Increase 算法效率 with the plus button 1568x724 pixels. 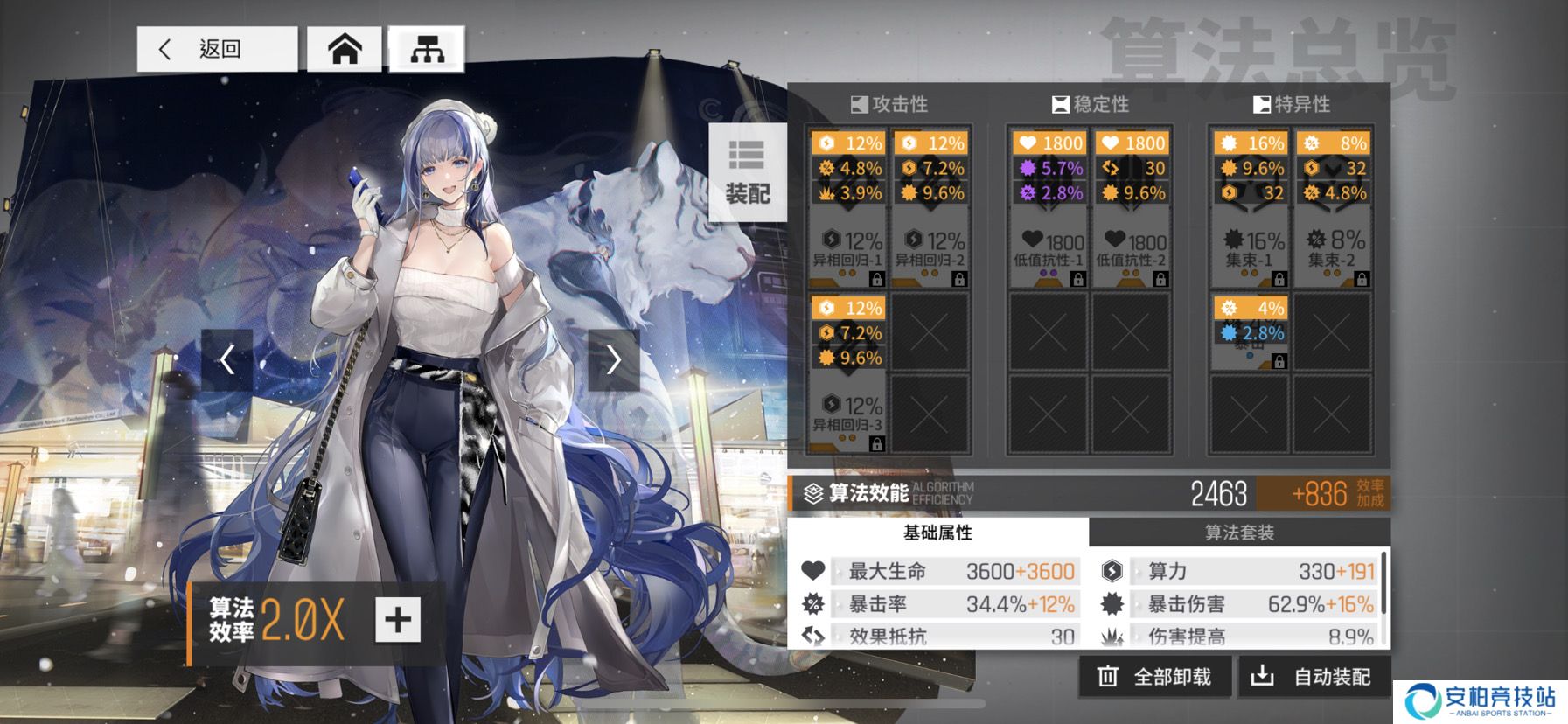click(x=398, y=620)
